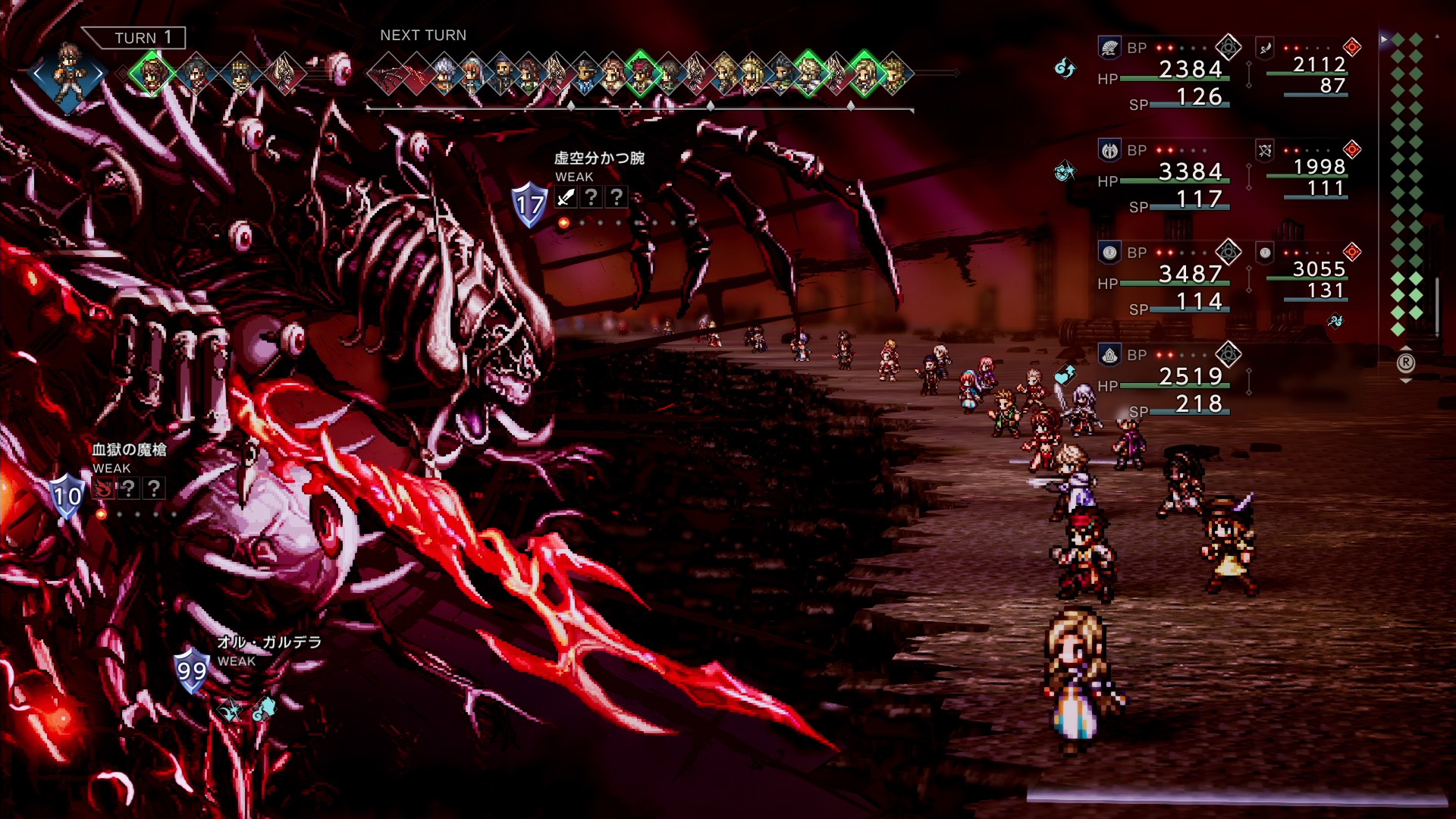This screenshot has width=1456, height=819.
Task: Click the right arrow on the active character portrait
Action: point(99,74)
